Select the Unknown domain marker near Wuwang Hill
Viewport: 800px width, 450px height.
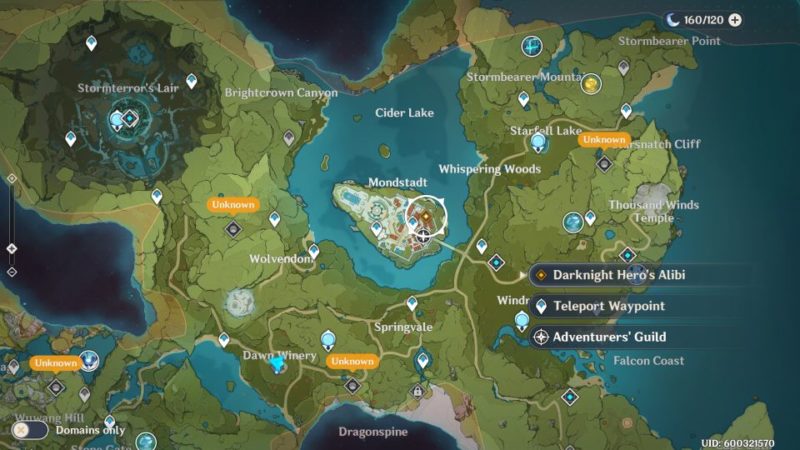coord(56,386)
